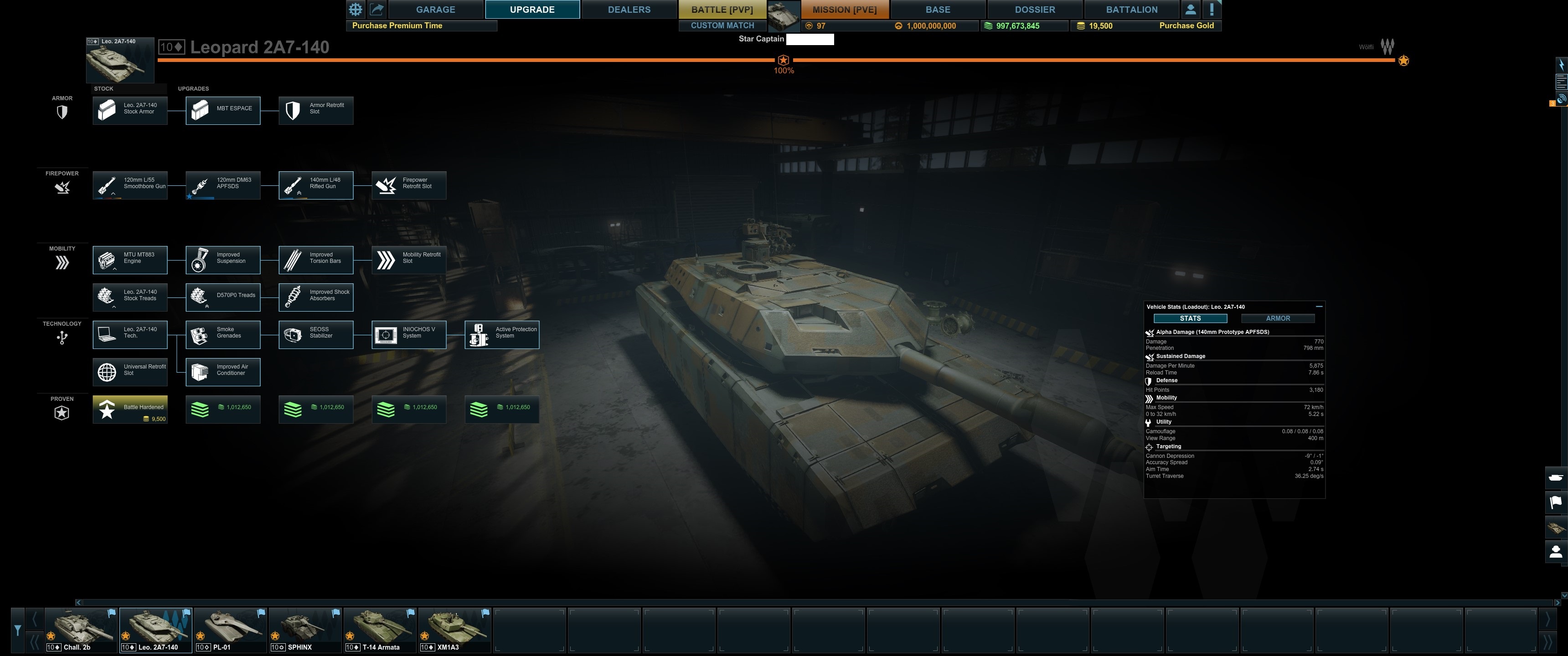
Task: Open the Garage tab
Action: [435, 10]
